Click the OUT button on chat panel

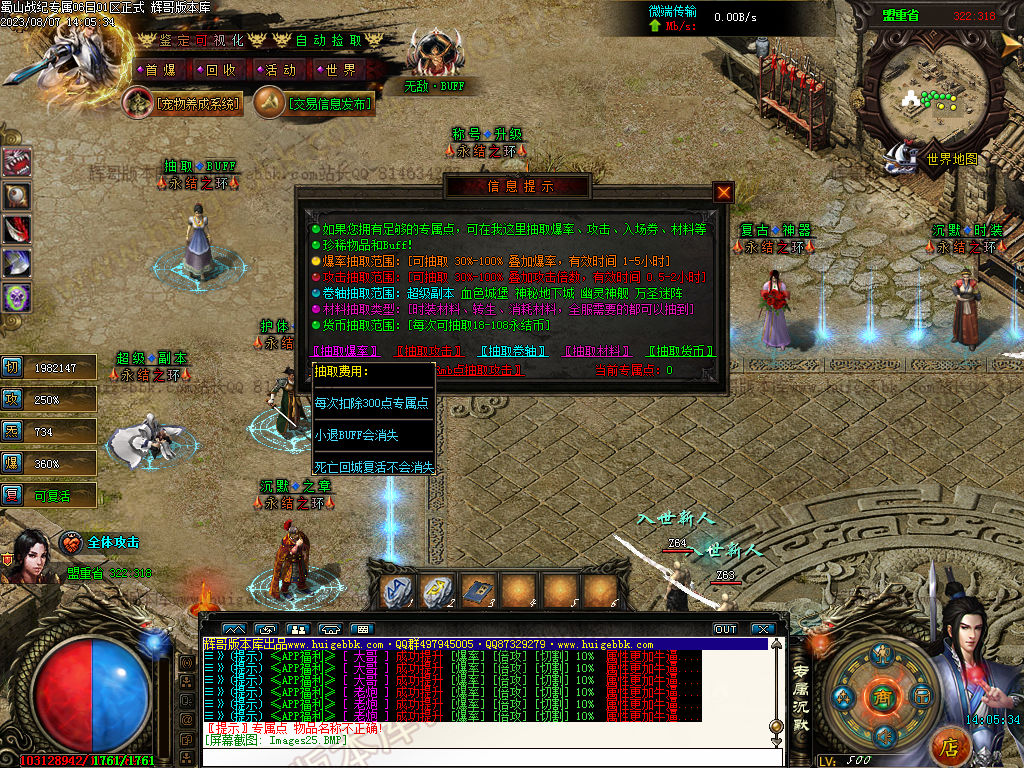point(725,629)
